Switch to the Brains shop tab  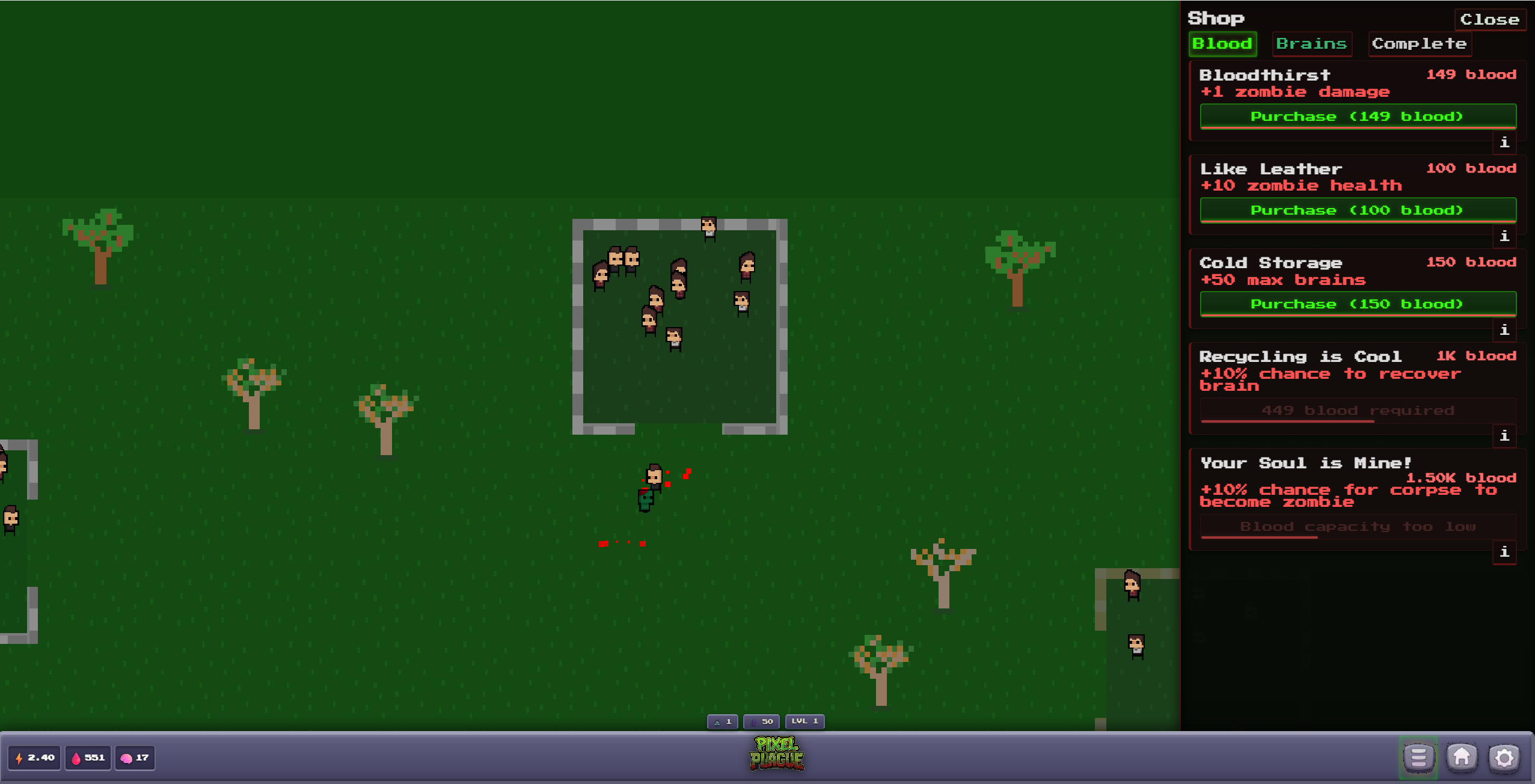[x=1312, y=43]
